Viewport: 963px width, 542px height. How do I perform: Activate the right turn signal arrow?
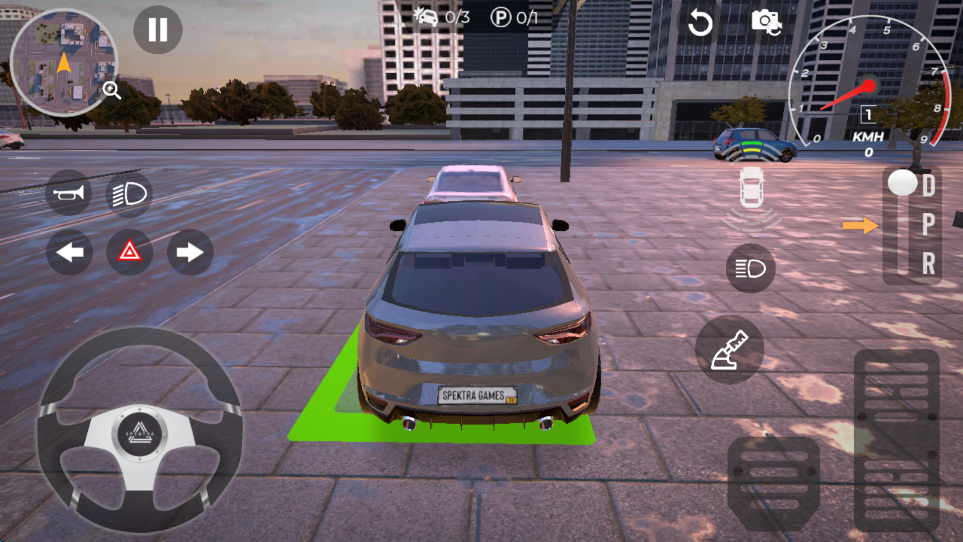pyautogui.click(x=190, y=252)
